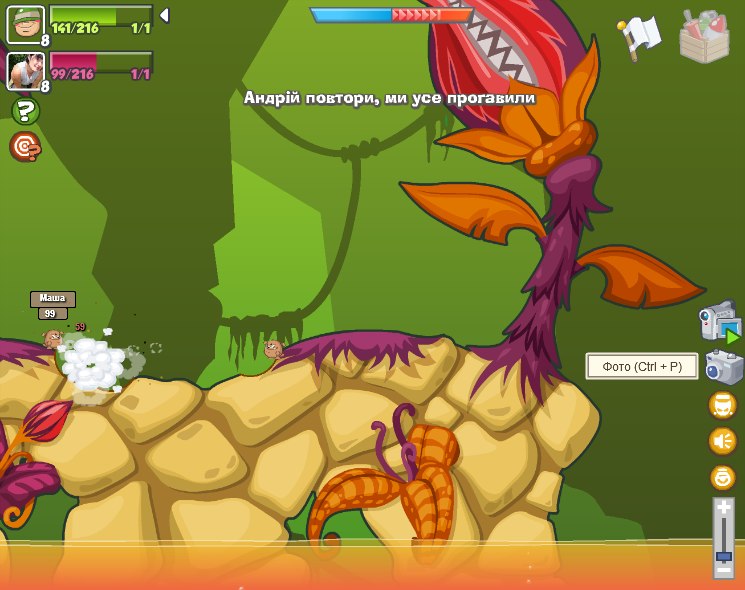Toggle sound with the speaker button
745x590 pixels.
[x=722, y=441]
